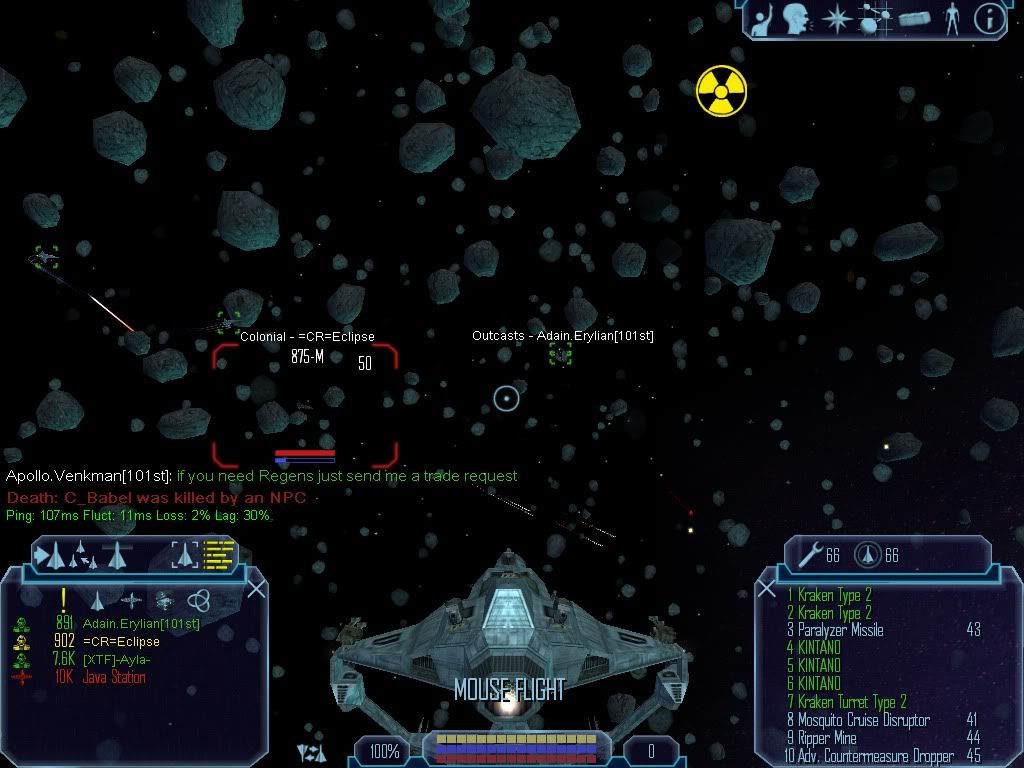Show the ships filter in contact list

click(98, 600)
